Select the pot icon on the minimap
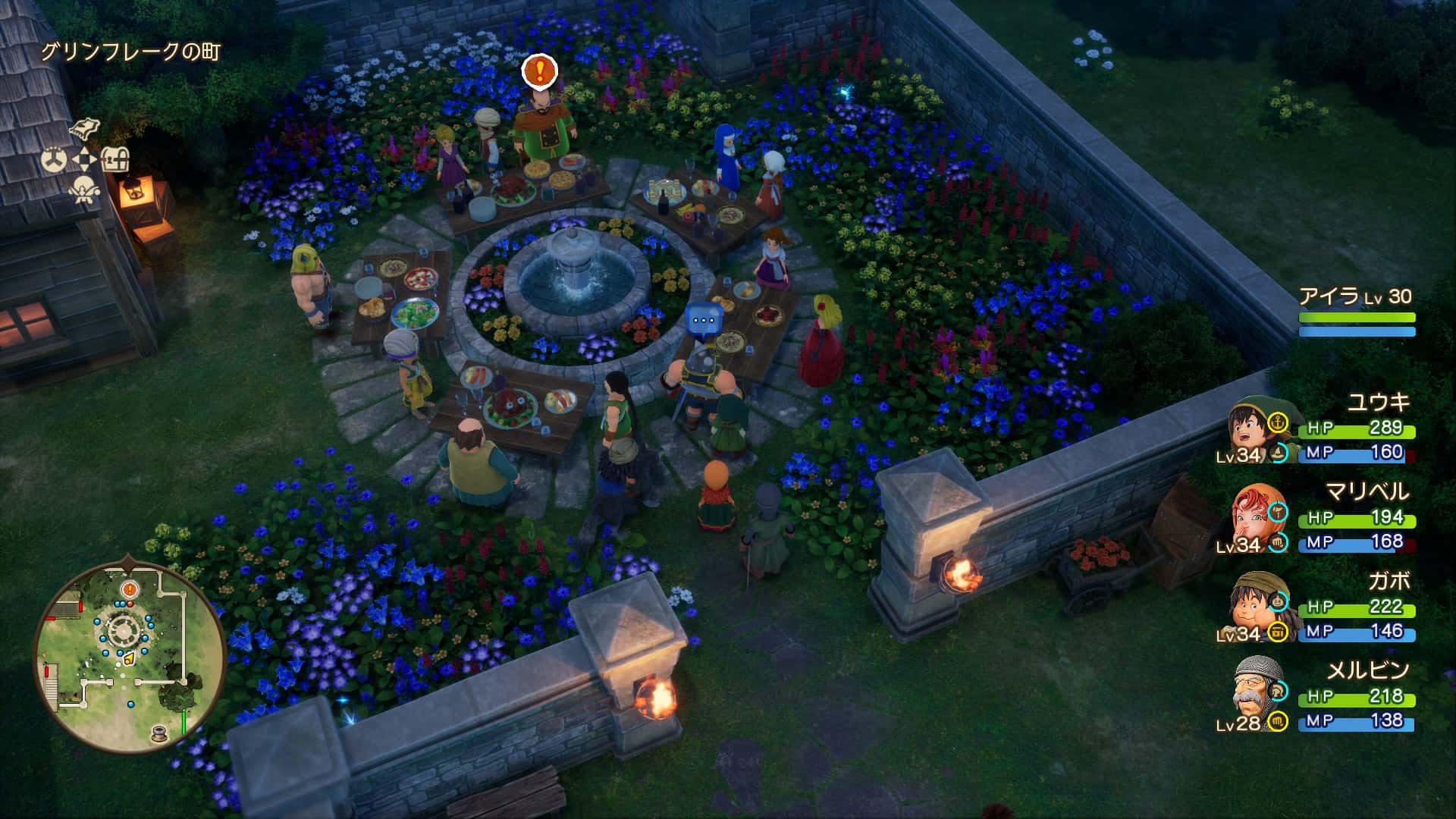This screenshot has height=819, width=1456. tap(160, 733)
